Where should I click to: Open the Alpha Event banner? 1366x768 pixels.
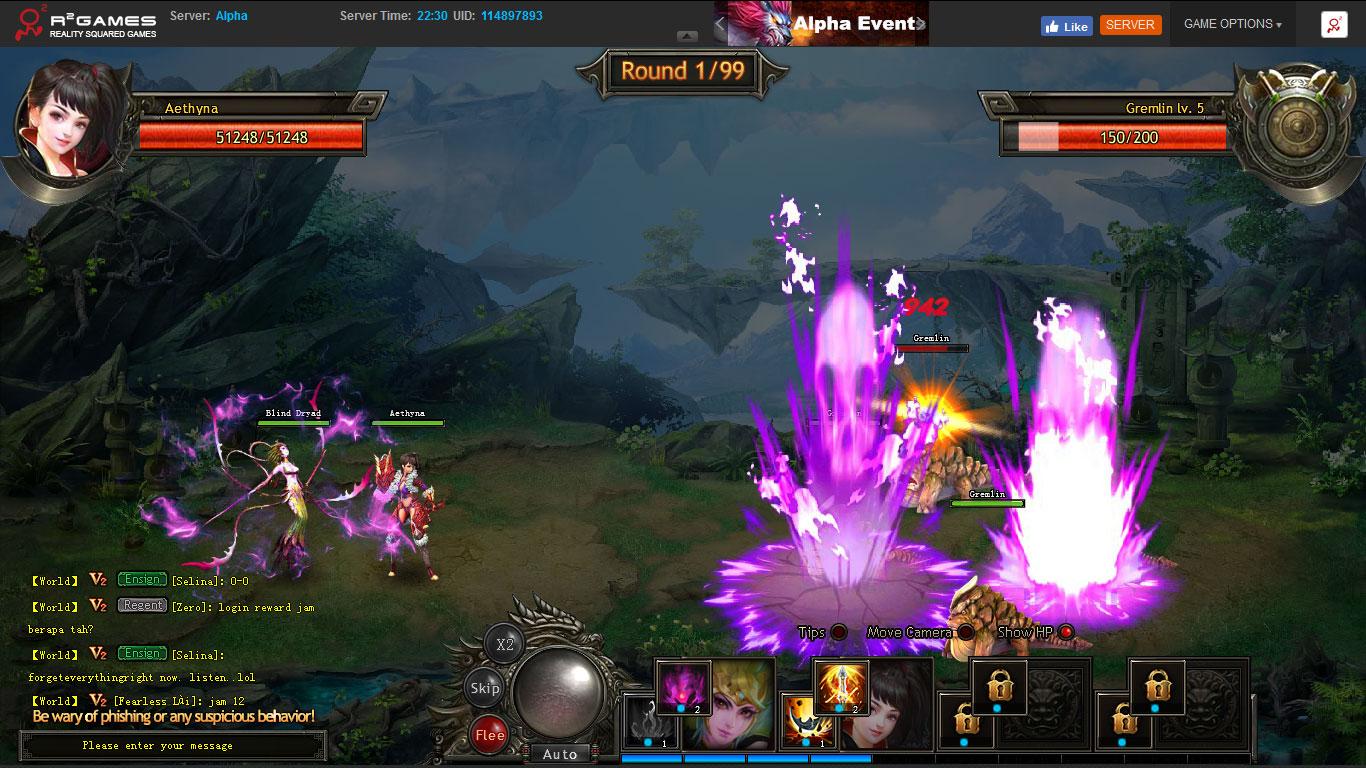click(820, 23)
